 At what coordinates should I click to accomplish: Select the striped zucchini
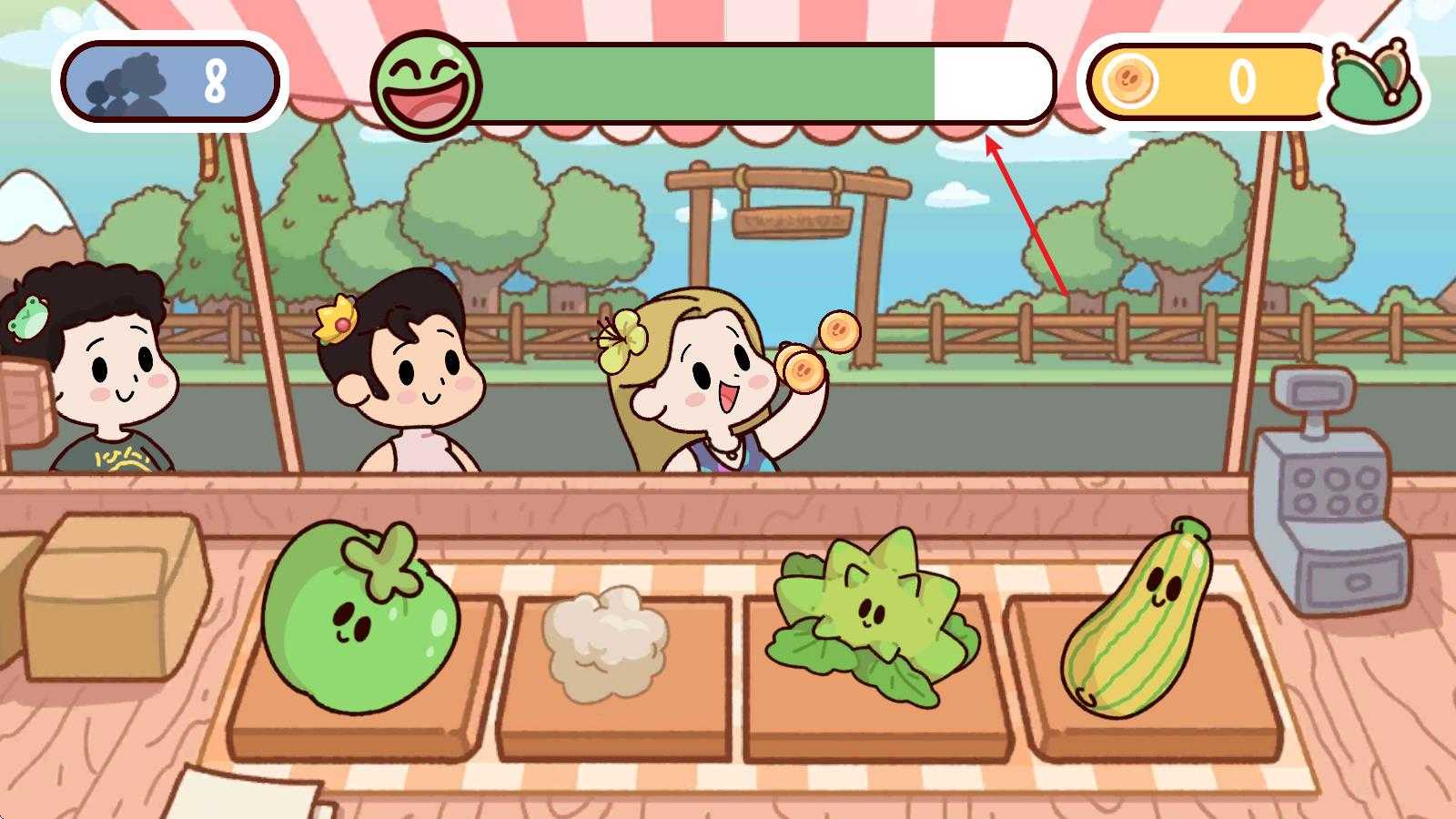pos(1138,619)
